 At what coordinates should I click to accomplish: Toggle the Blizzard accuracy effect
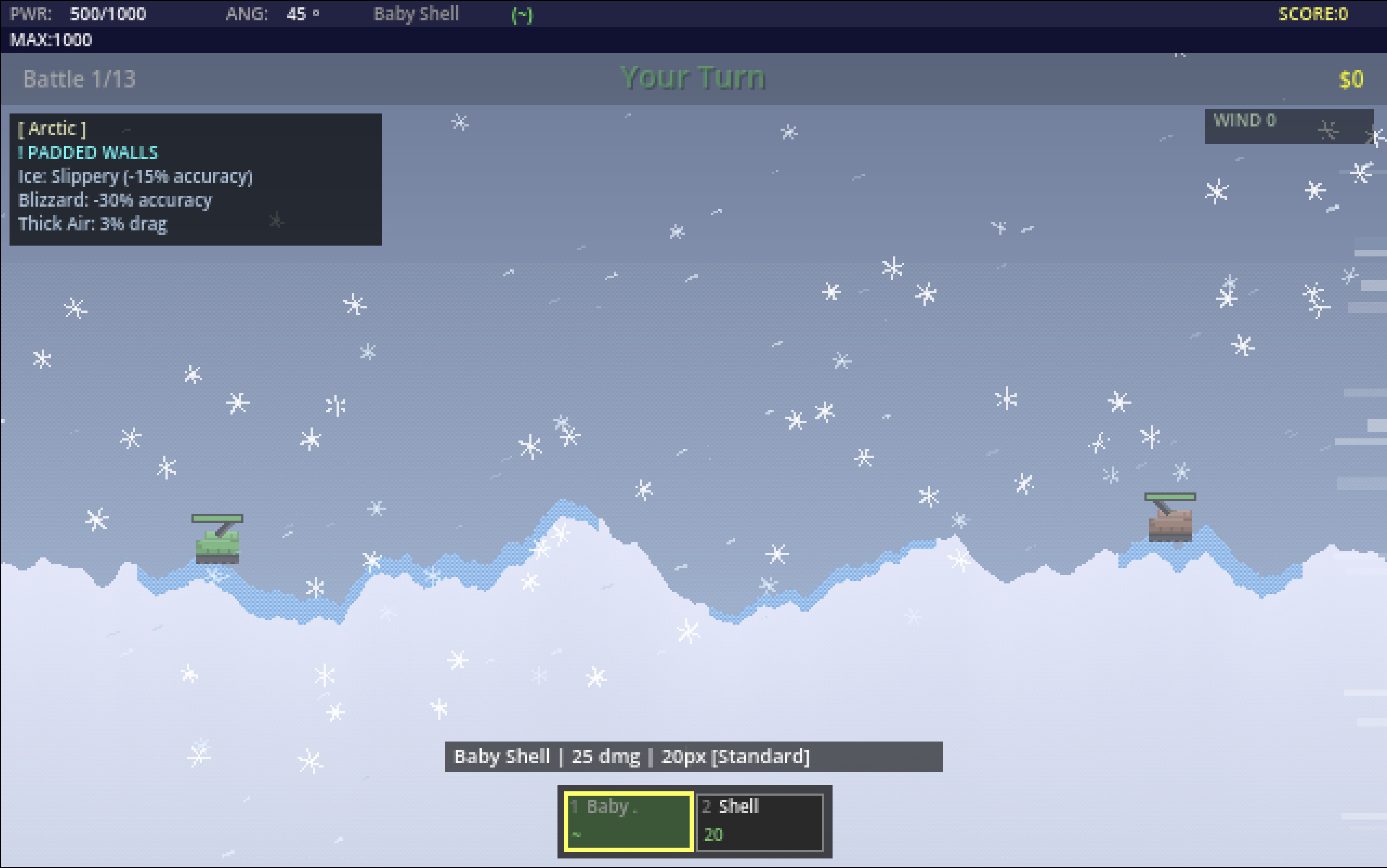pyautogui.click(x=115, y=200)
